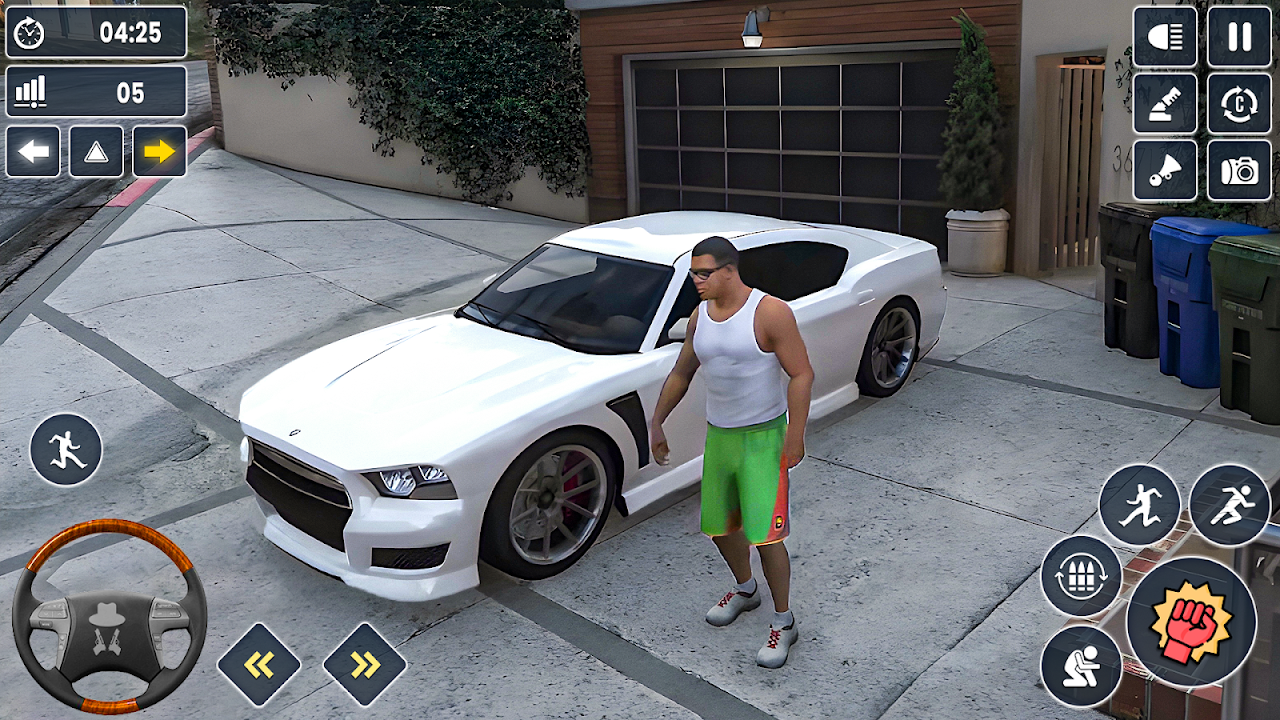Activate the hazard triangle lights
Viewport: 1280px width, 720px height.
coord(96,152)
